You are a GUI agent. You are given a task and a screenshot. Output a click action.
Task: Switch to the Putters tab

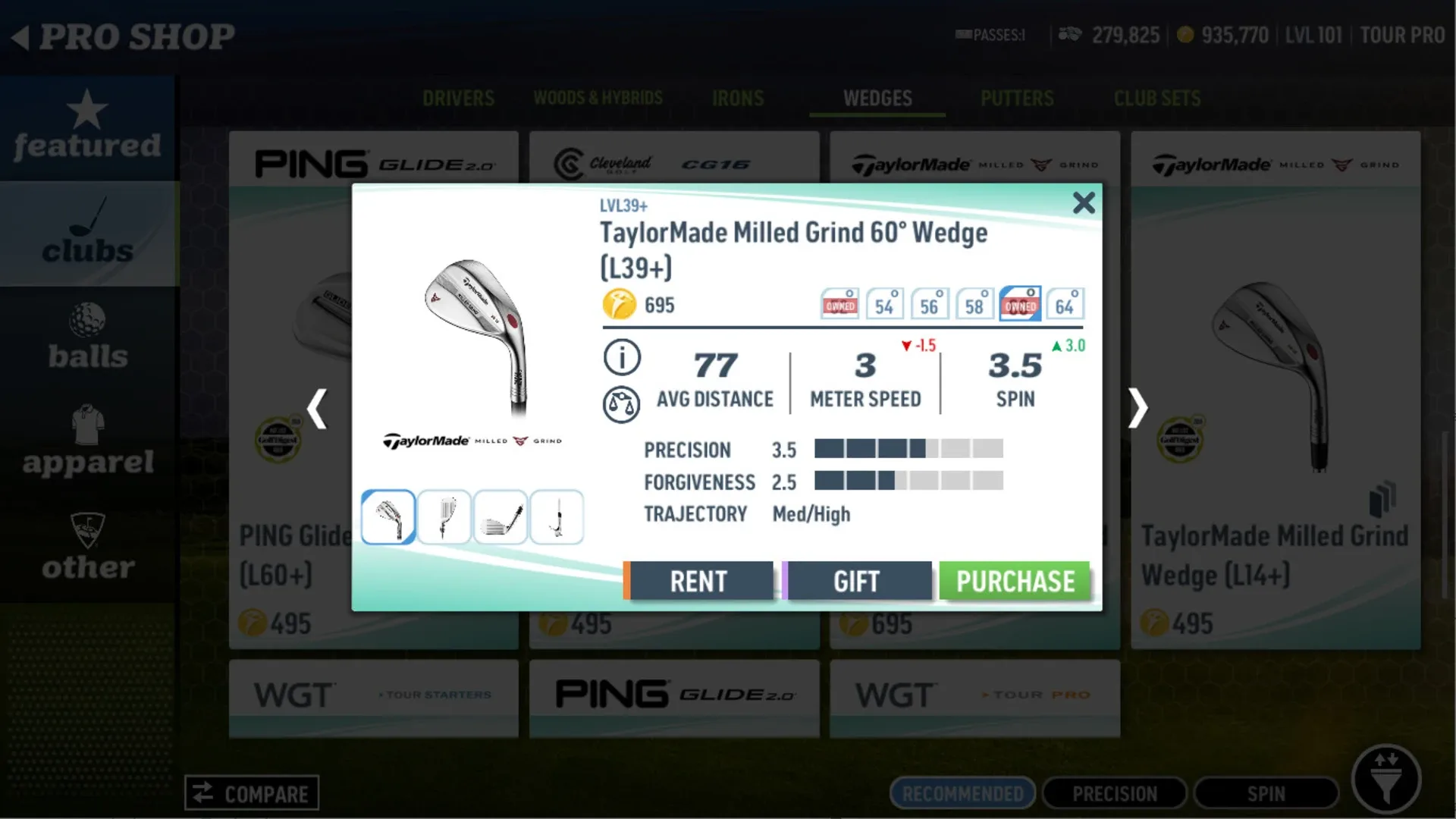(1017, 98)
